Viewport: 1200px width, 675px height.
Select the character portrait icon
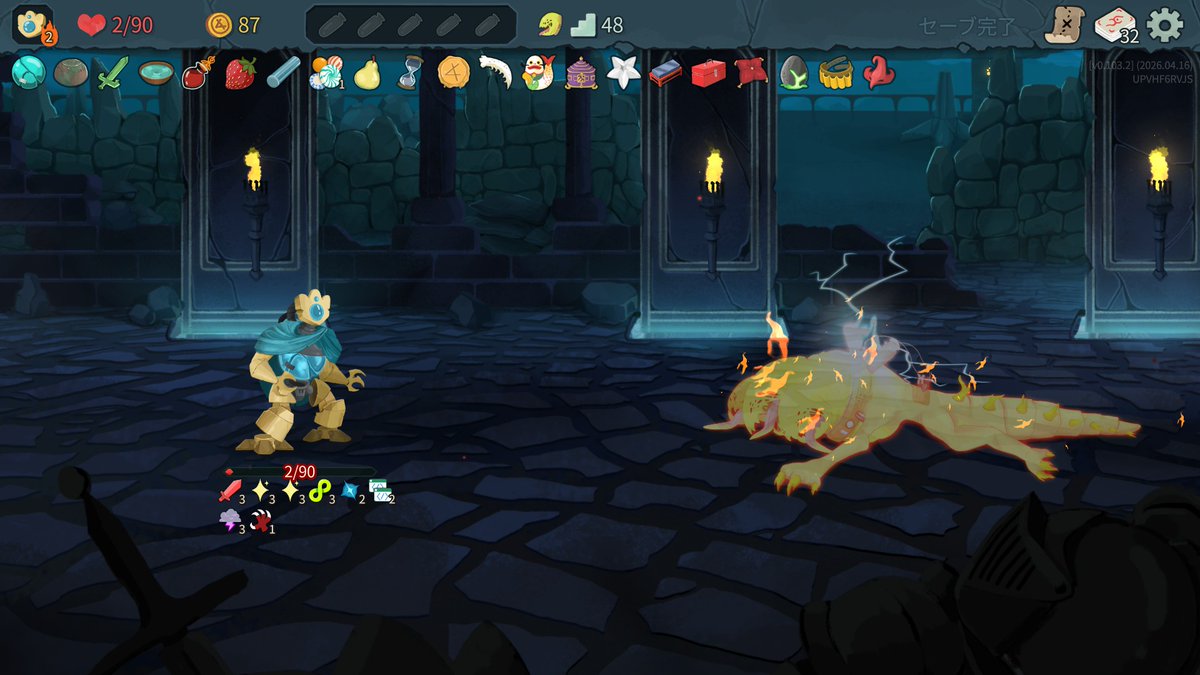(32, 25)
